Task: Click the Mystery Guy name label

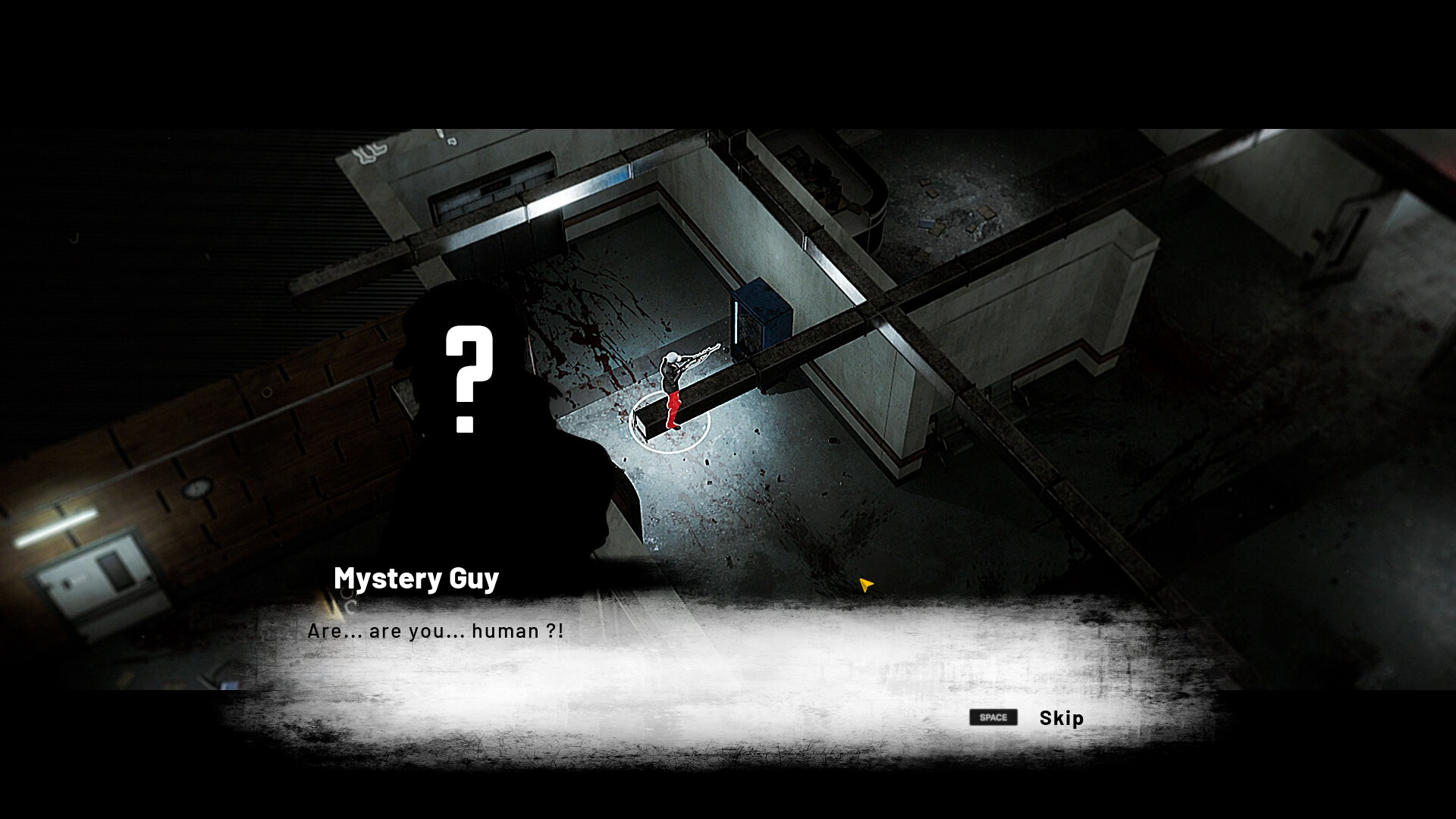Action: (416, 579)
